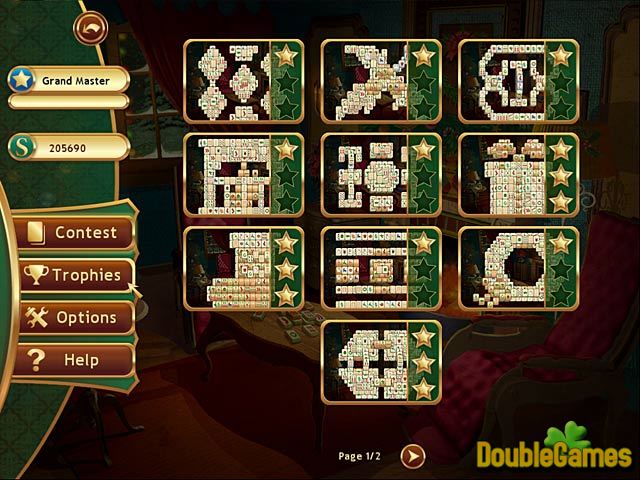Pick the wreath ring shaped level
640x480 pixels.
pyautogui.click(x=504, y=268)
